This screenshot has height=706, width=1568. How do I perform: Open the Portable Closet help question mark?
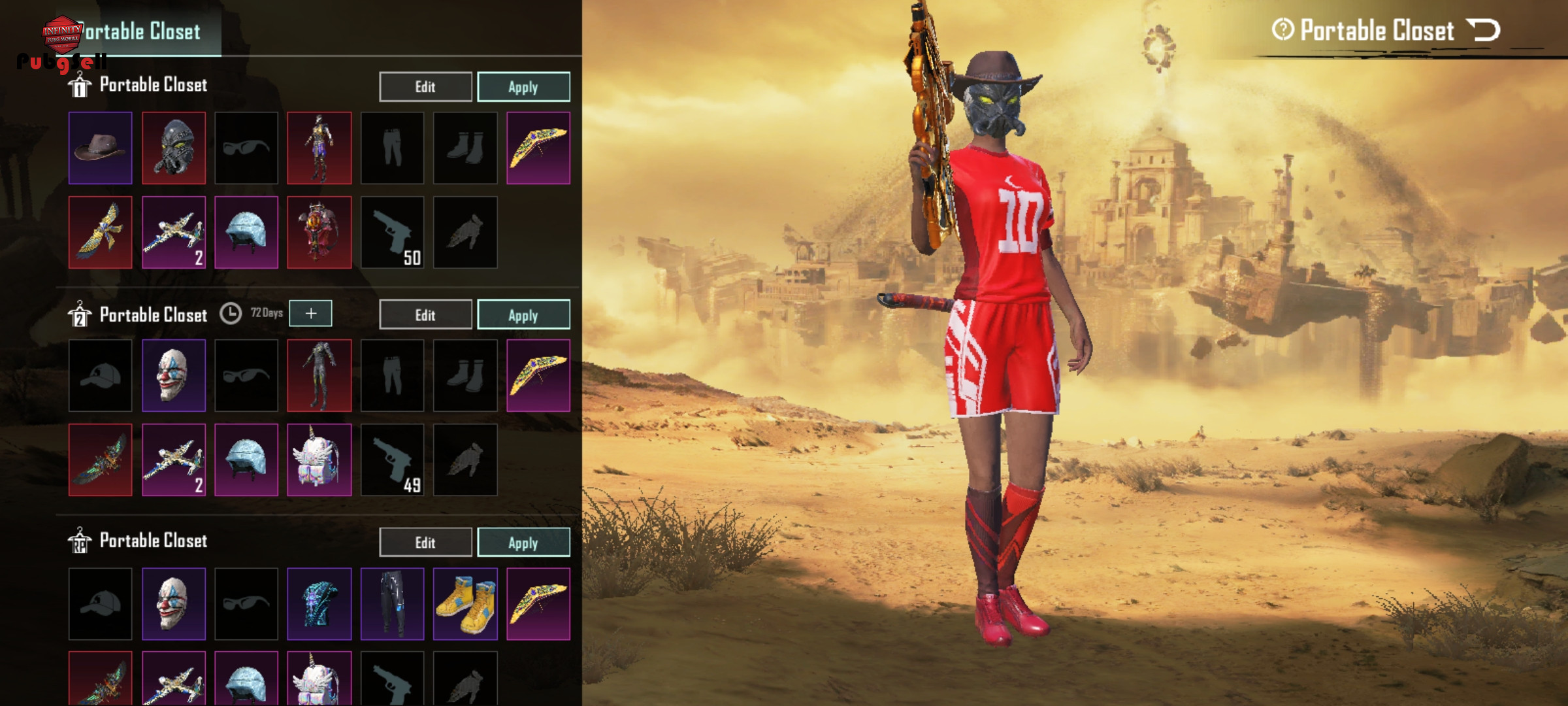pyautogui.click(x=1282, y=29)
